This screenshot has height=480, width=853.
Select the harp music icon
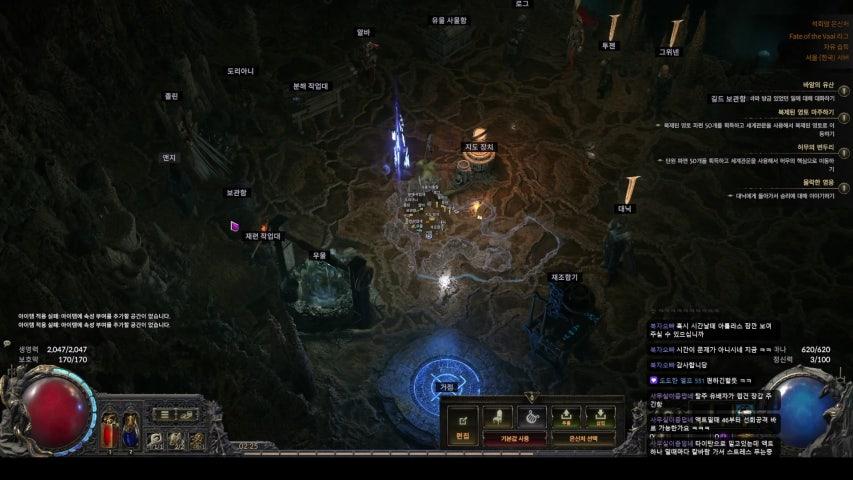[x=531, y=416]
